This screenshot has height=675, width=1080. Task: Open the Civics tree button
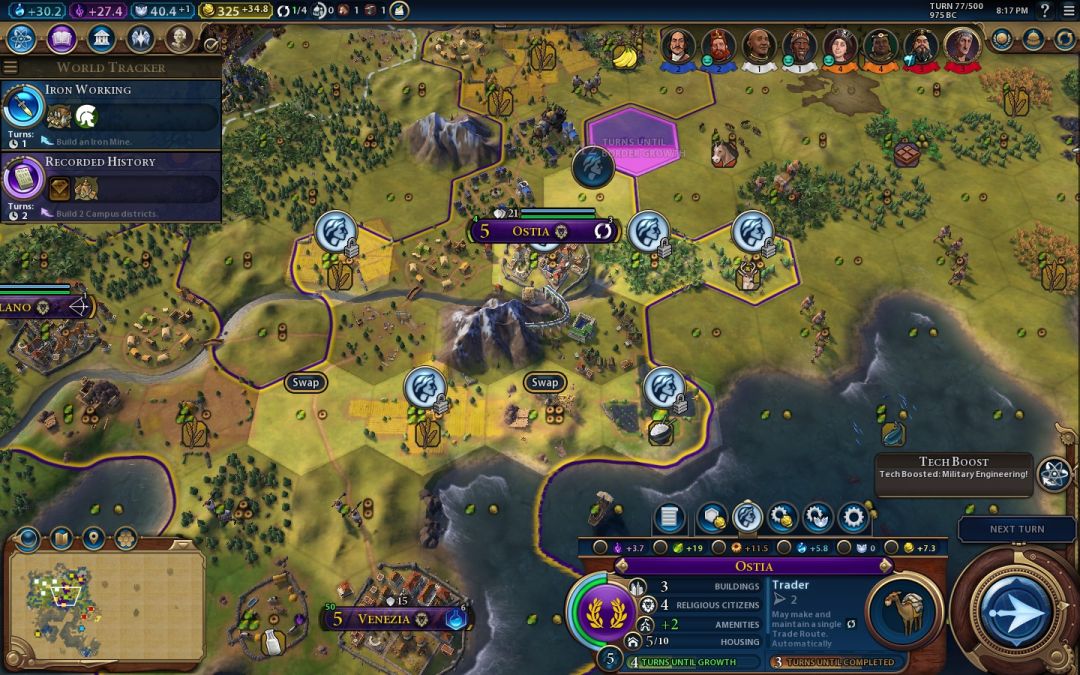pyautogui.click(x=62, y=39)
